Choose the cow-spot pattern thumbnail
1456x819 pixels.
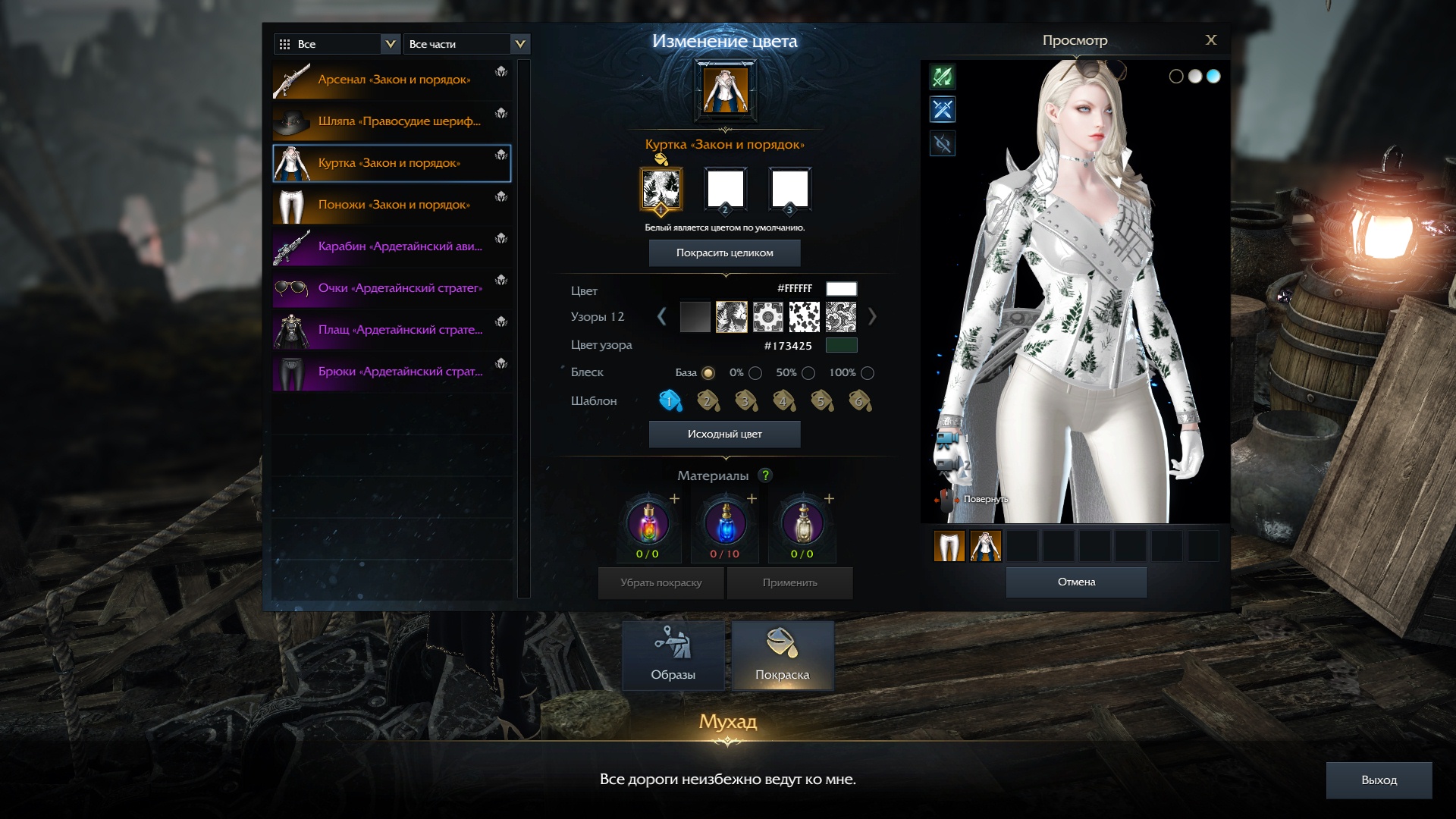click(804, 317)
